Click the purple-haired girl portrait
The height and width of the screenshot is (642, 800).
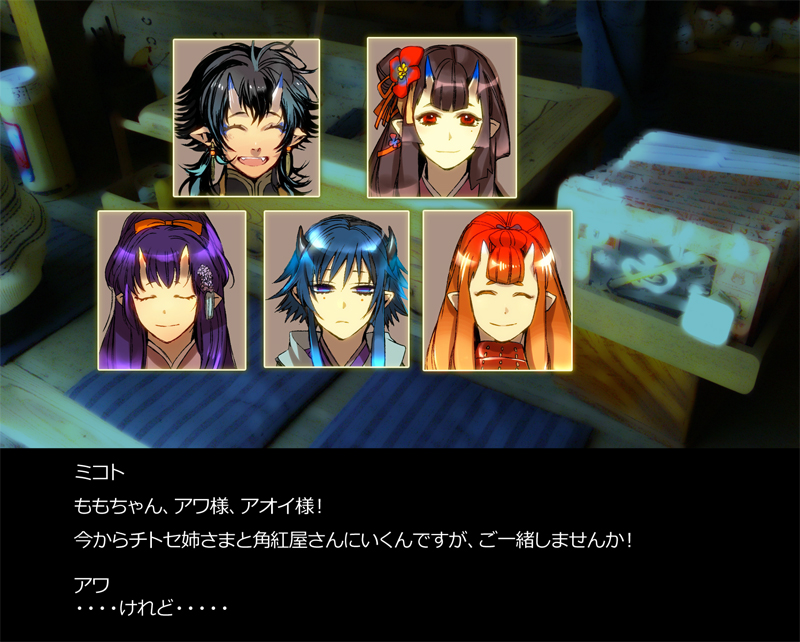[x=172, y=290]
